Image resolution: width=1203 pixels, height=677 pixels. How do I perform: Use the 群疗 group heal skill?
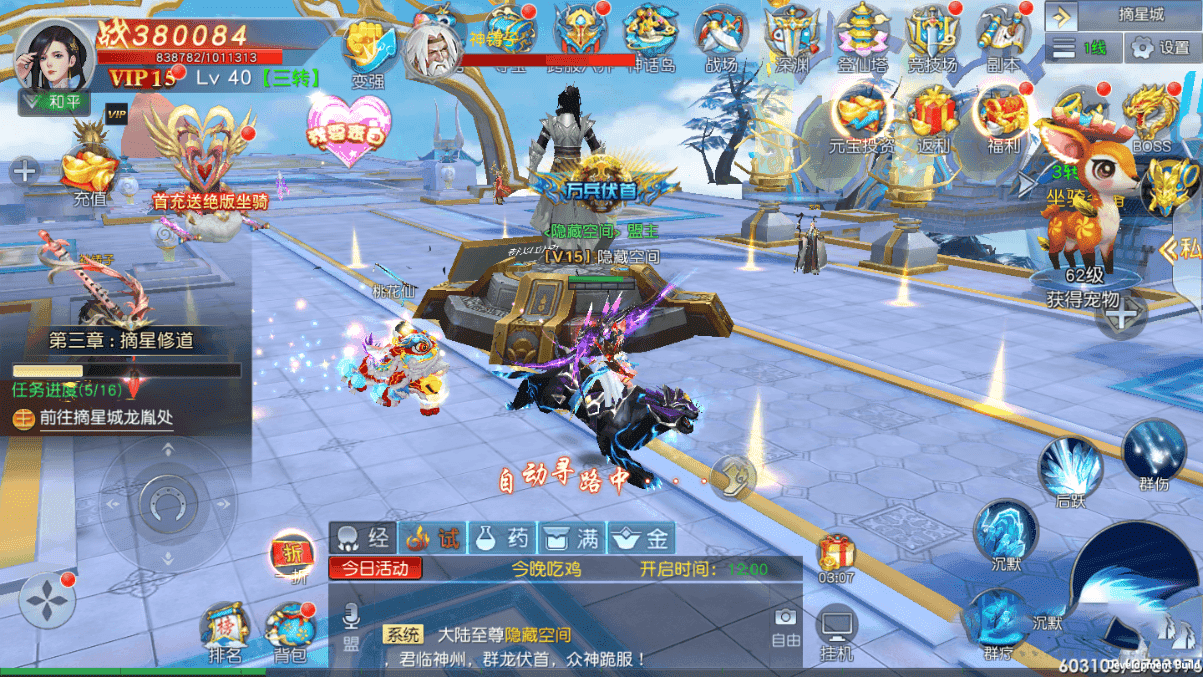[x=997, y=622]
